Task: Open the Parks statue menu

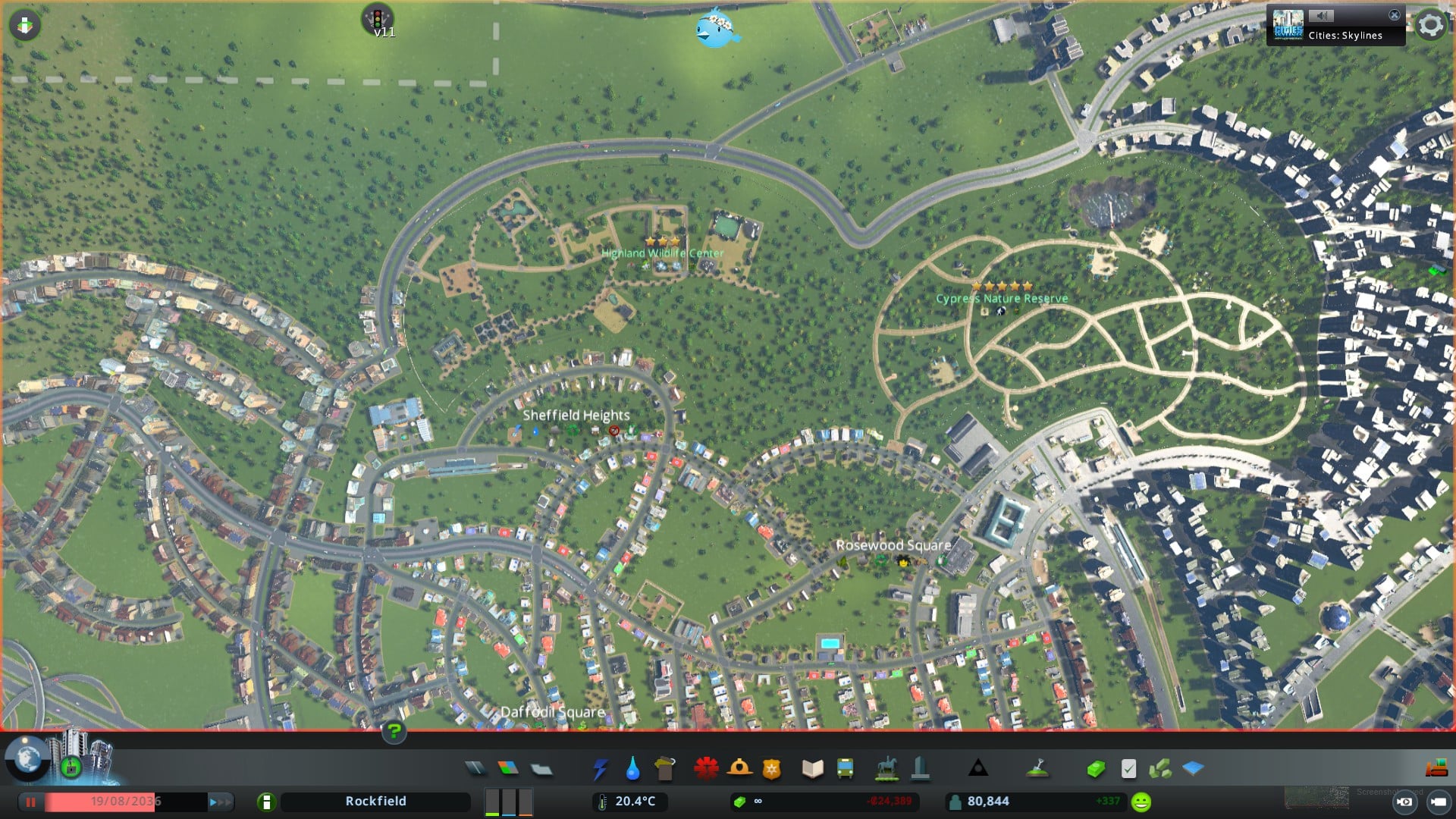Action: coord(886,769)
